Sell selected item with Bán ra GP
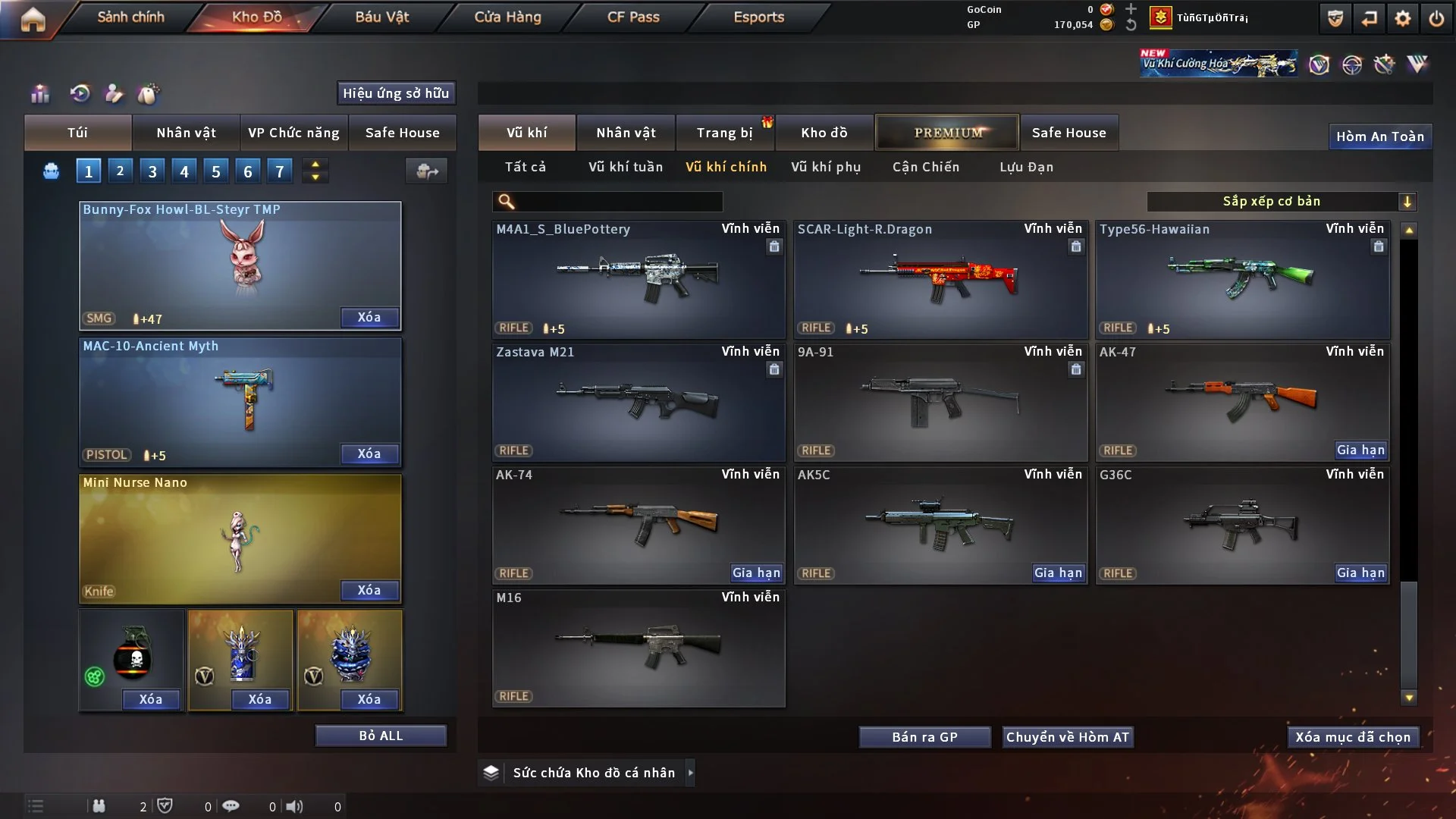The width and height of the screenshot is (1456, 819). [x=924, y=737]
